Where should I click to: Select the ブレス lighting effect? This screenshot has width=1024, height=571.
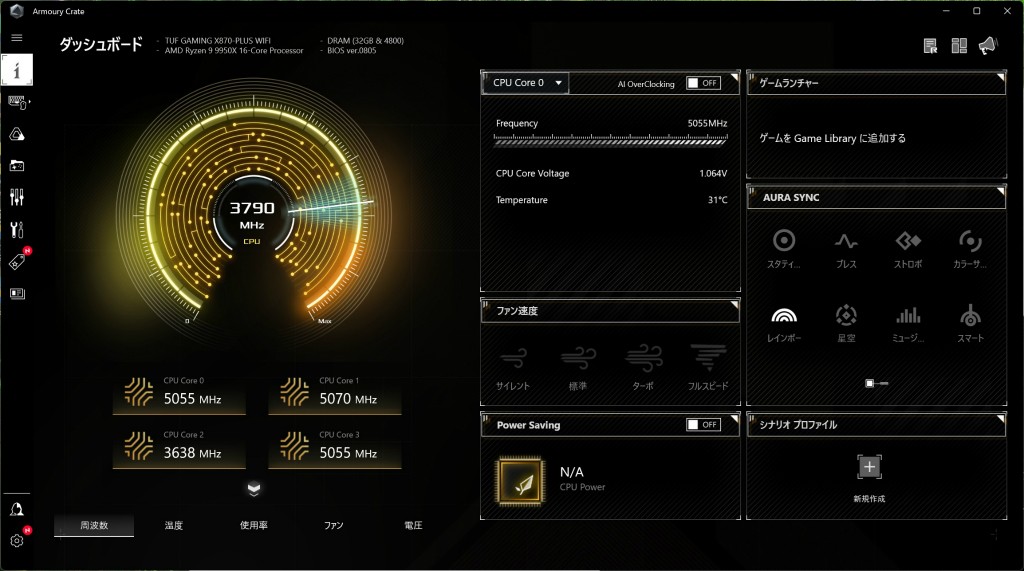(x=846, y=246)
